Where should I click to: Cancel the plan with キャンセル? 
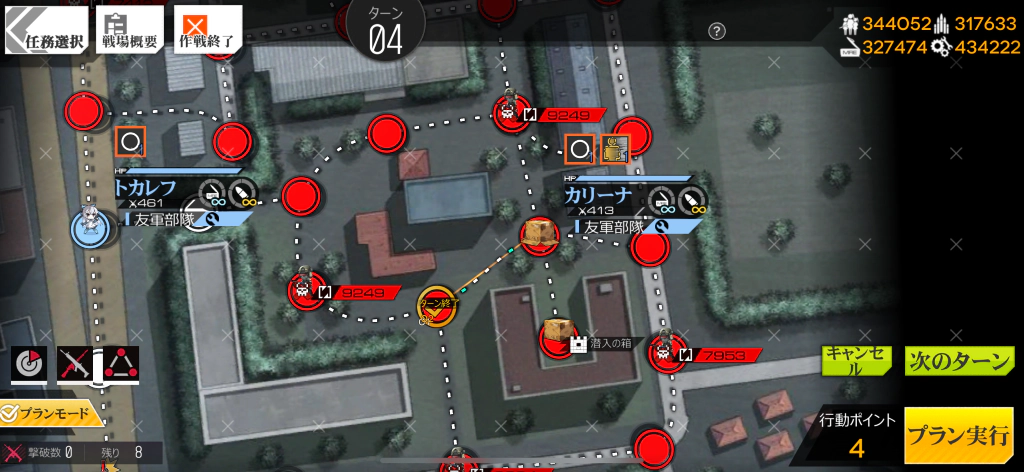coord(855,360)
